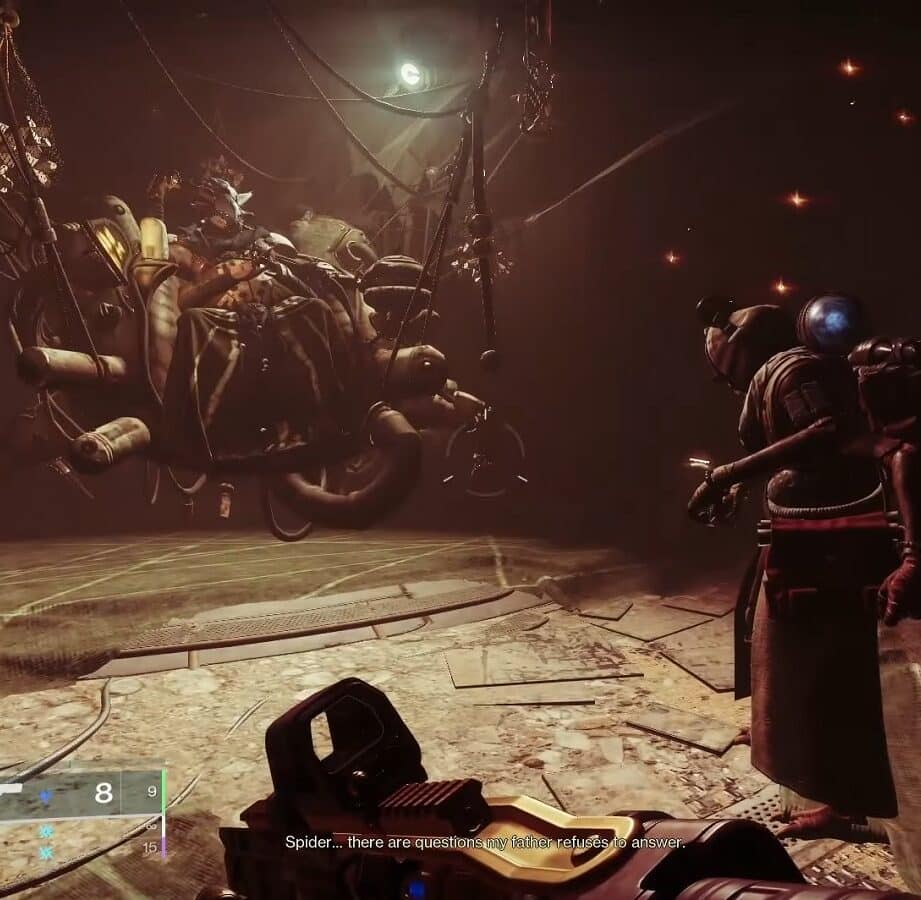The width and height of the screenshot is (921, 900).
Task: Click the blue void element icon
Action: click(x=44, y=796)
